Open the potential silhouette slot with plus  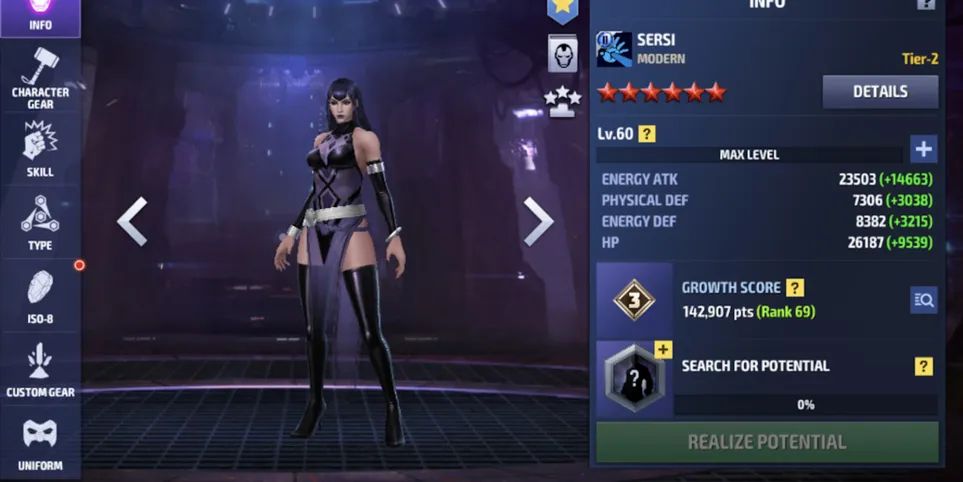click(635, 377)
